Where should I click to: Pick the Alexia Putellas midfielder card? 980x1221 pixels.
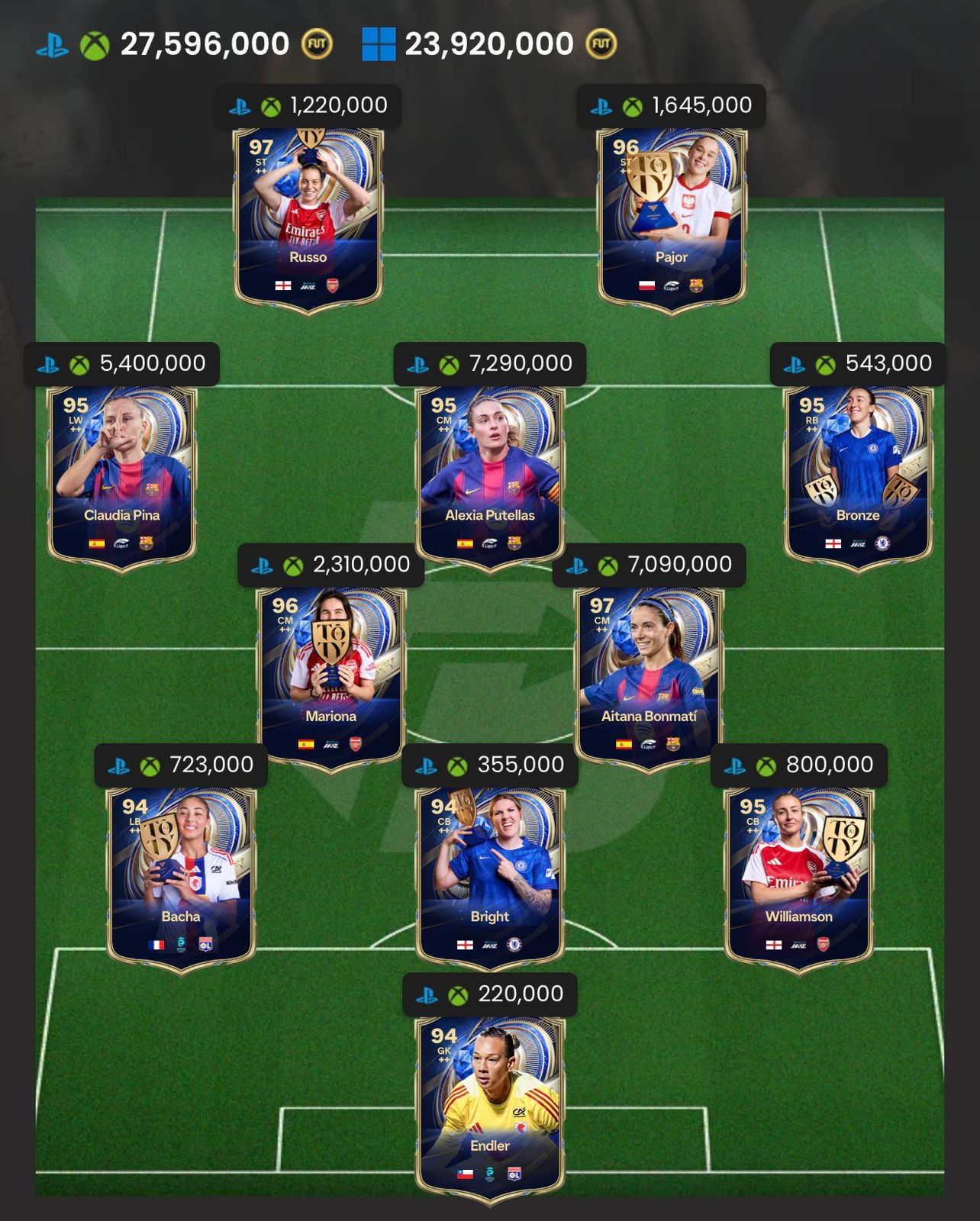(x=490, y=473)
